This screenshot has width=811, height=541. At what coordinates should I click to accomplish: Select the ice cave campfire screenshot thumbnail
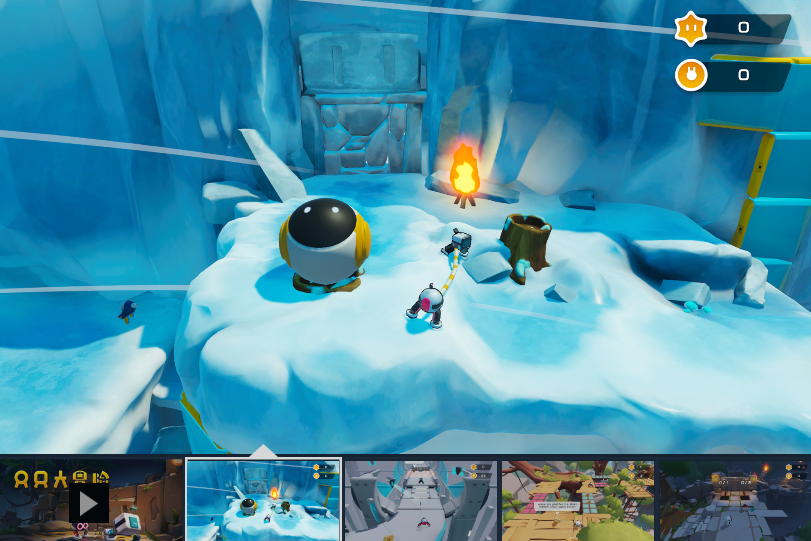click(264, 500)
